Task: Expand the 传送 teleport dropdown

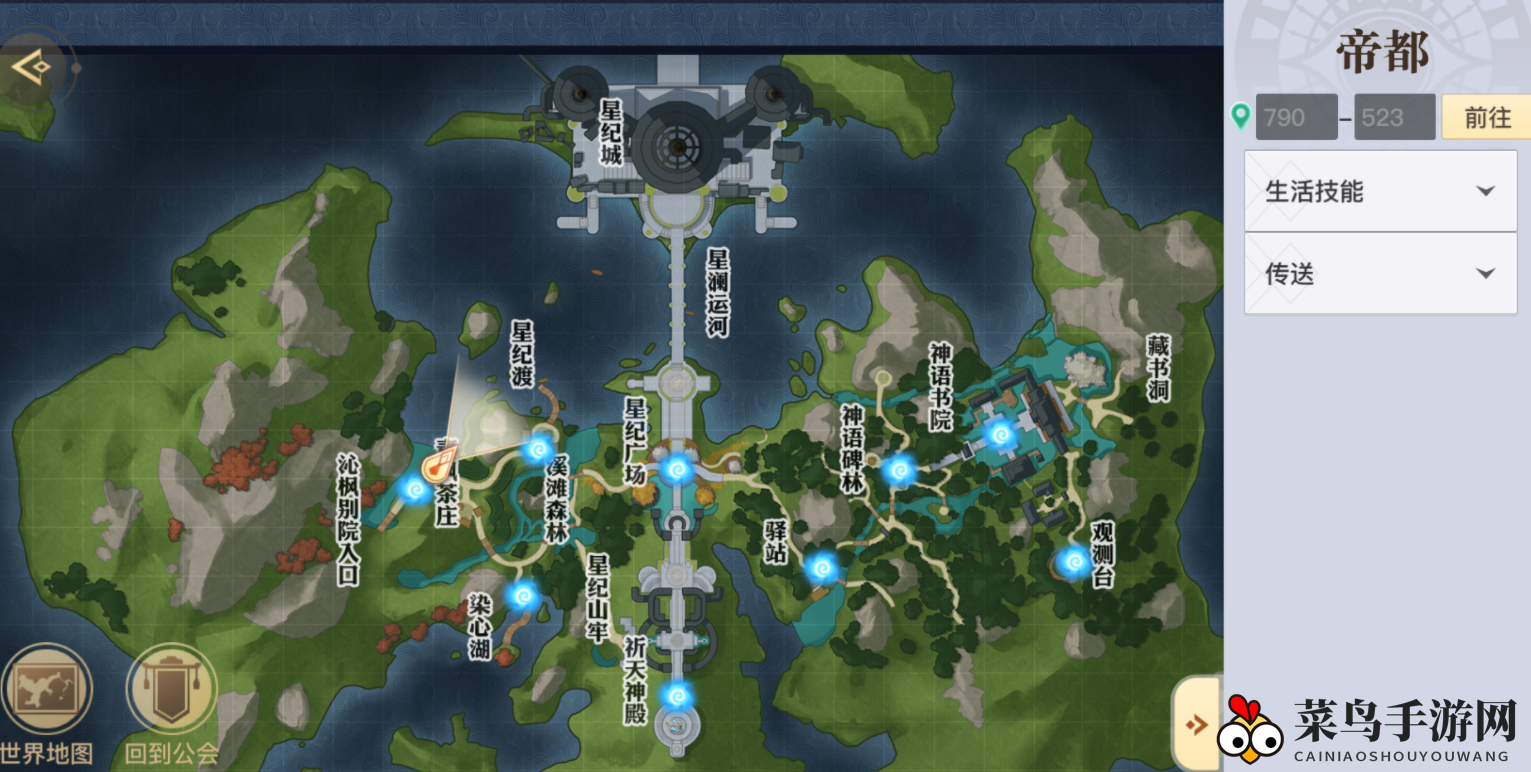Action: pyautogui.click(x=1380, y=274)
